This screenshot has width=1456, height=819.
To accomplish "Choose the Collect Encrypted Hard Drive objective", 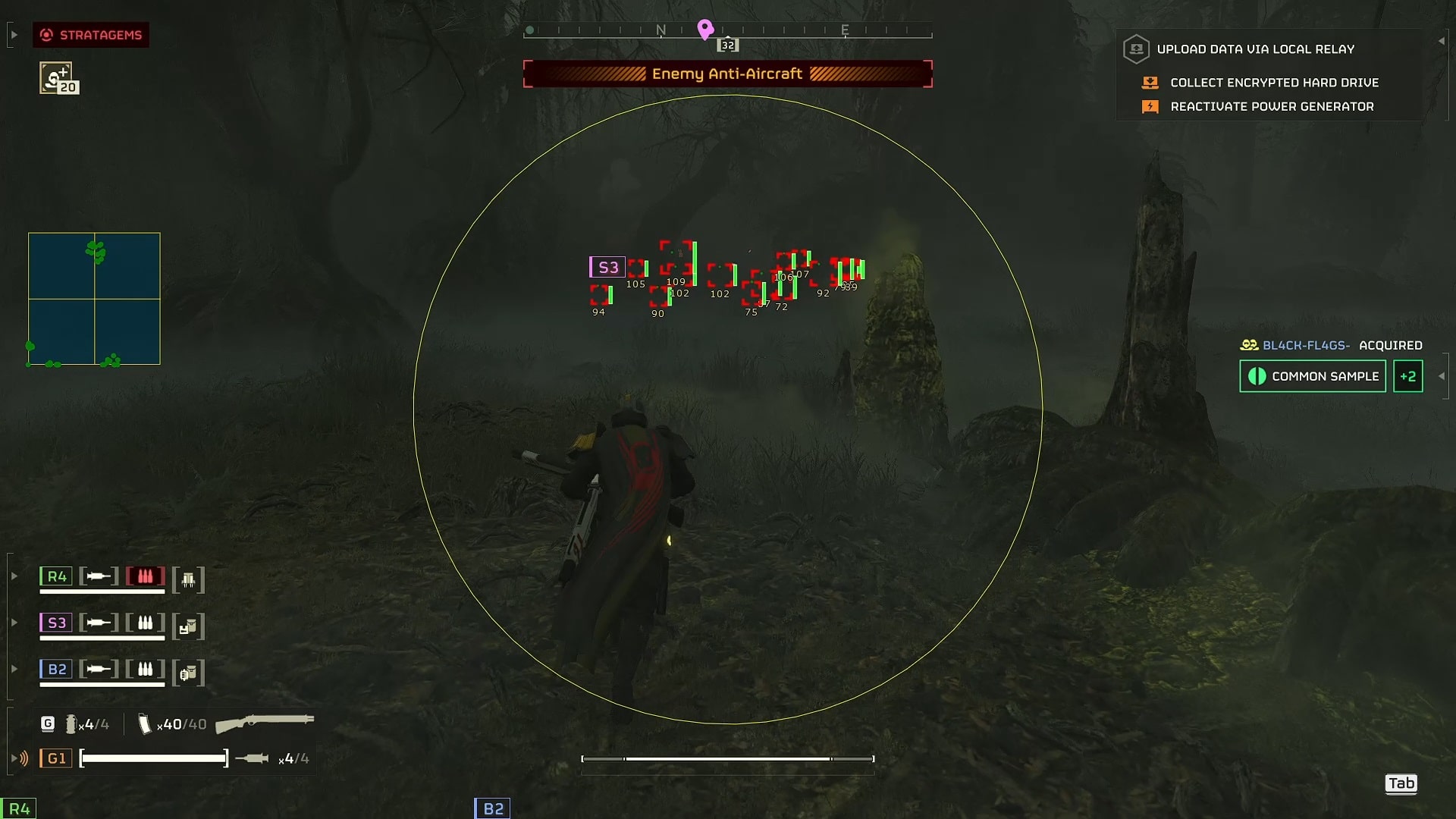I will [1274, 83].
